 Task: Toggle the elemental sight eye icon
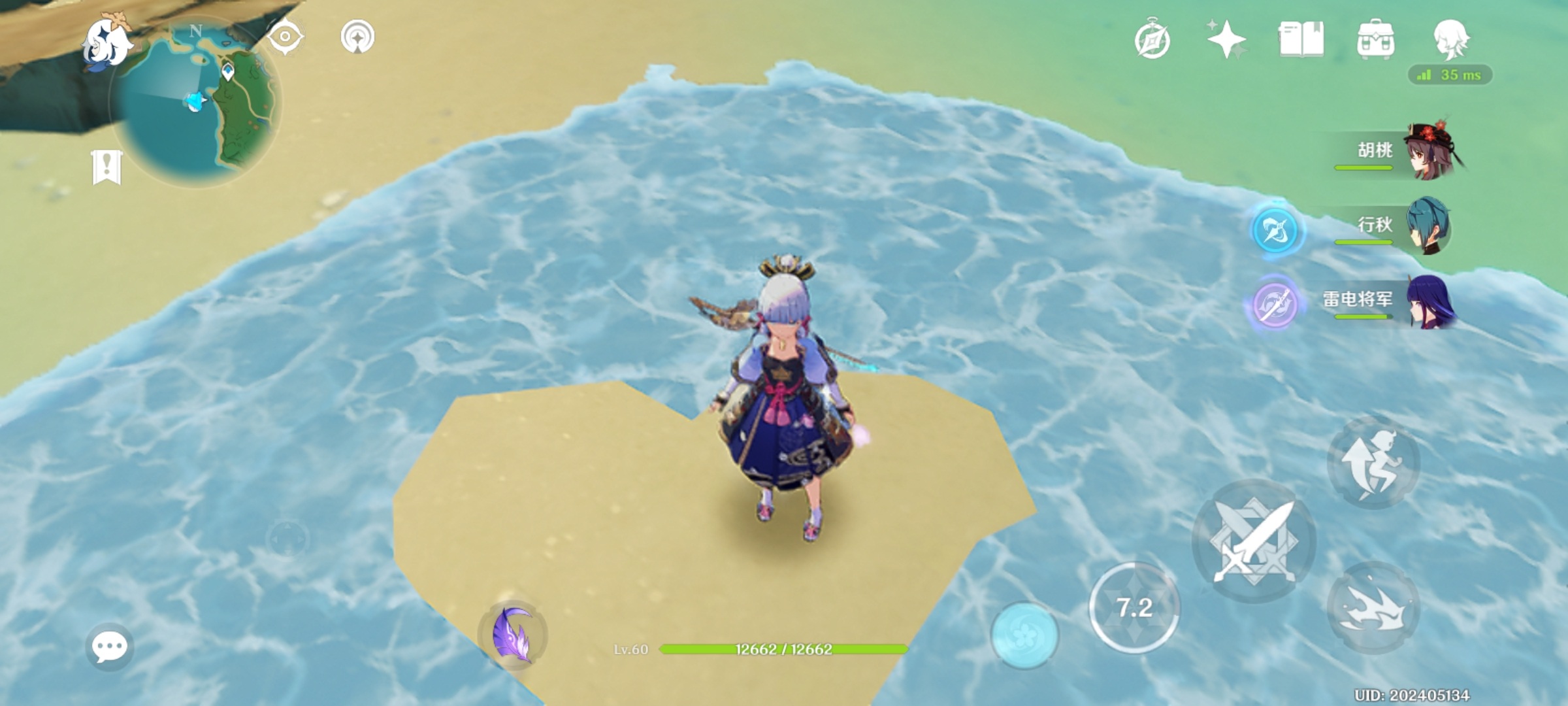286,36
